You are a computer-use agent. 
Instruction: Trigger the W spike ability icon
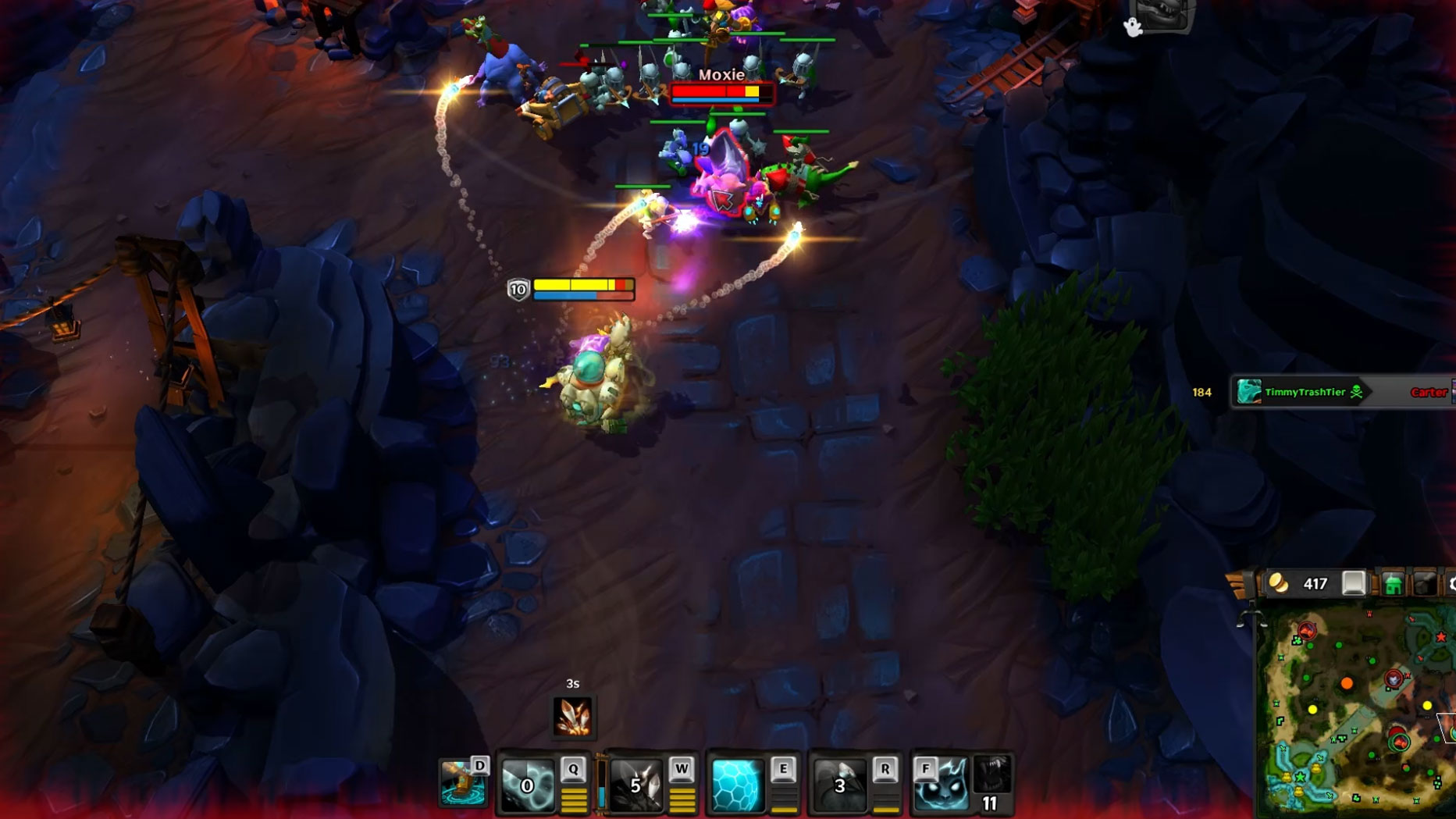pos(636,785)
